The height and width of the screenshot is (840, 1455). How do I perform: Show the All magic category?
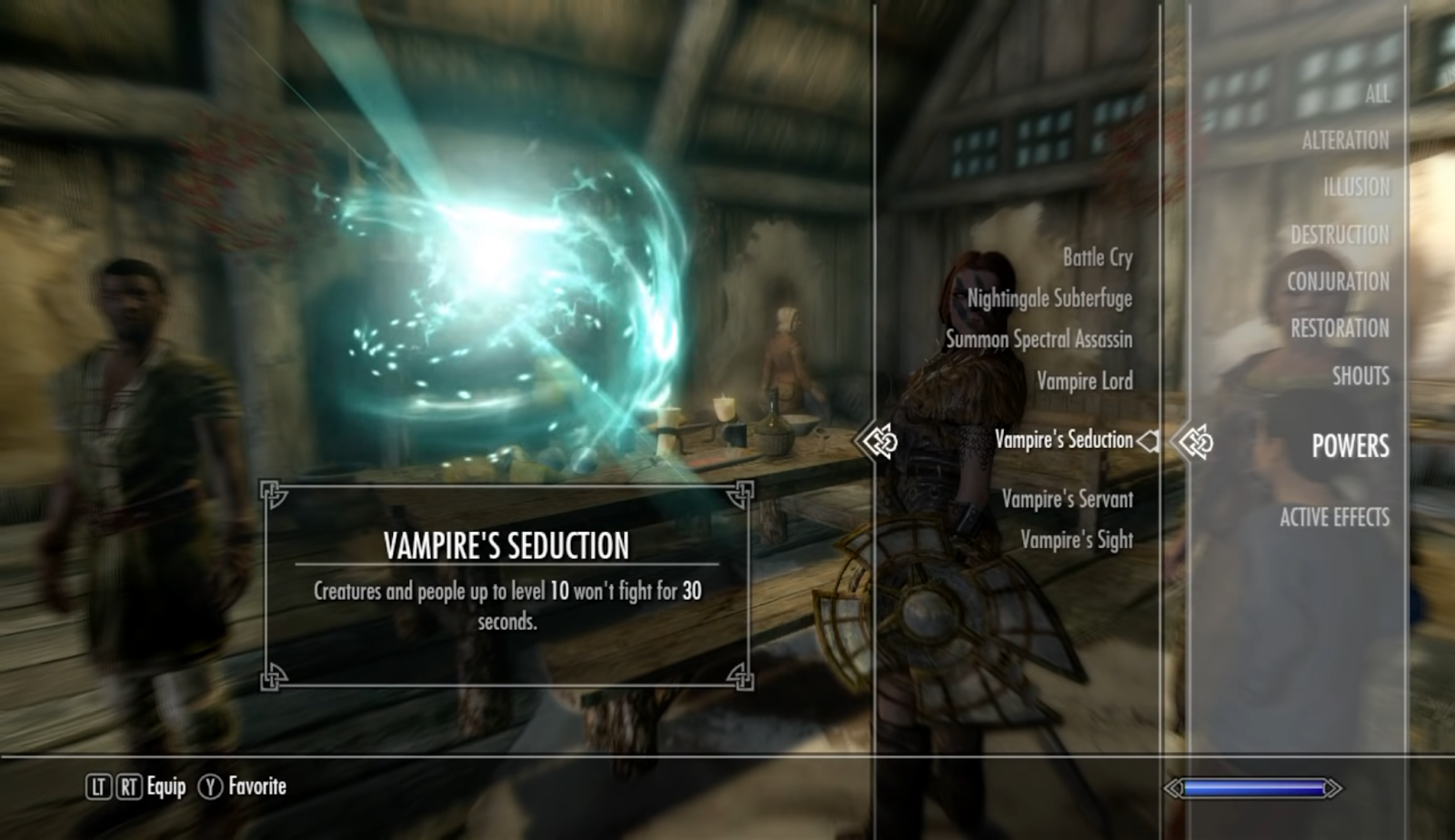pyautogui.click(x=1376, y=94)
